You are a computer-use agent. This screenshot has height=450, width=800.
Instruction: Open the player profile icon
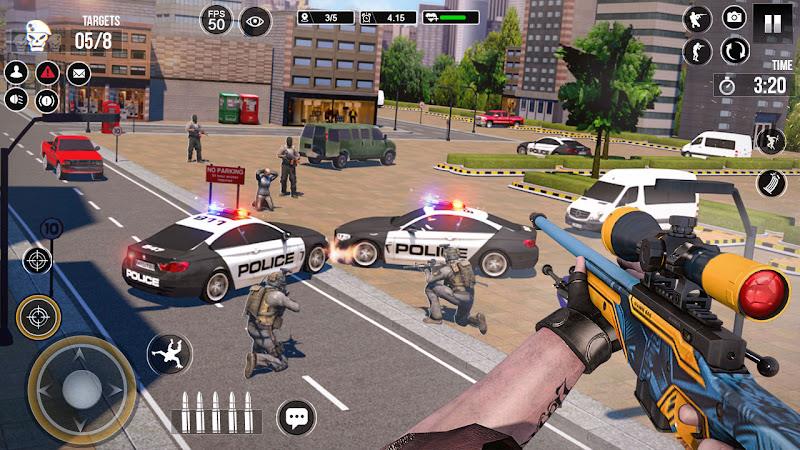pos(16,72)
